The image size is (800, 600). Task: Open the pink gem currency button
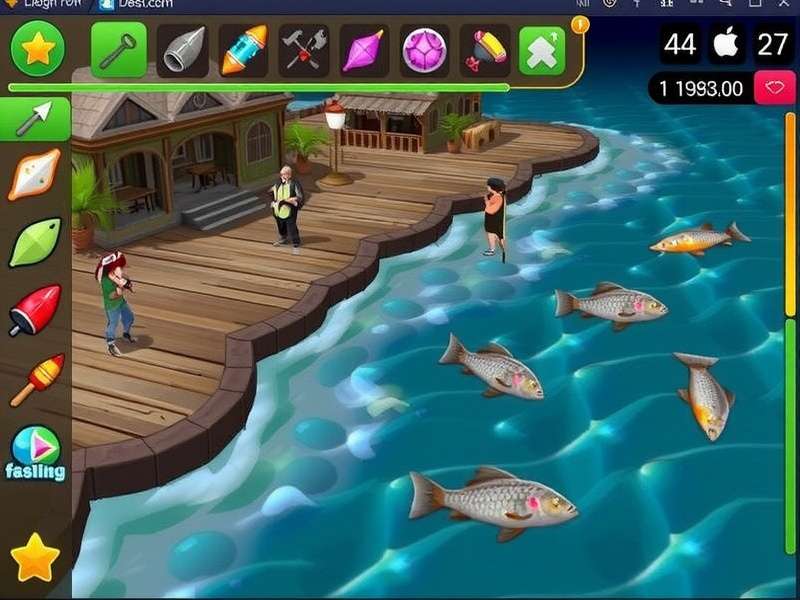coord(773,88)
